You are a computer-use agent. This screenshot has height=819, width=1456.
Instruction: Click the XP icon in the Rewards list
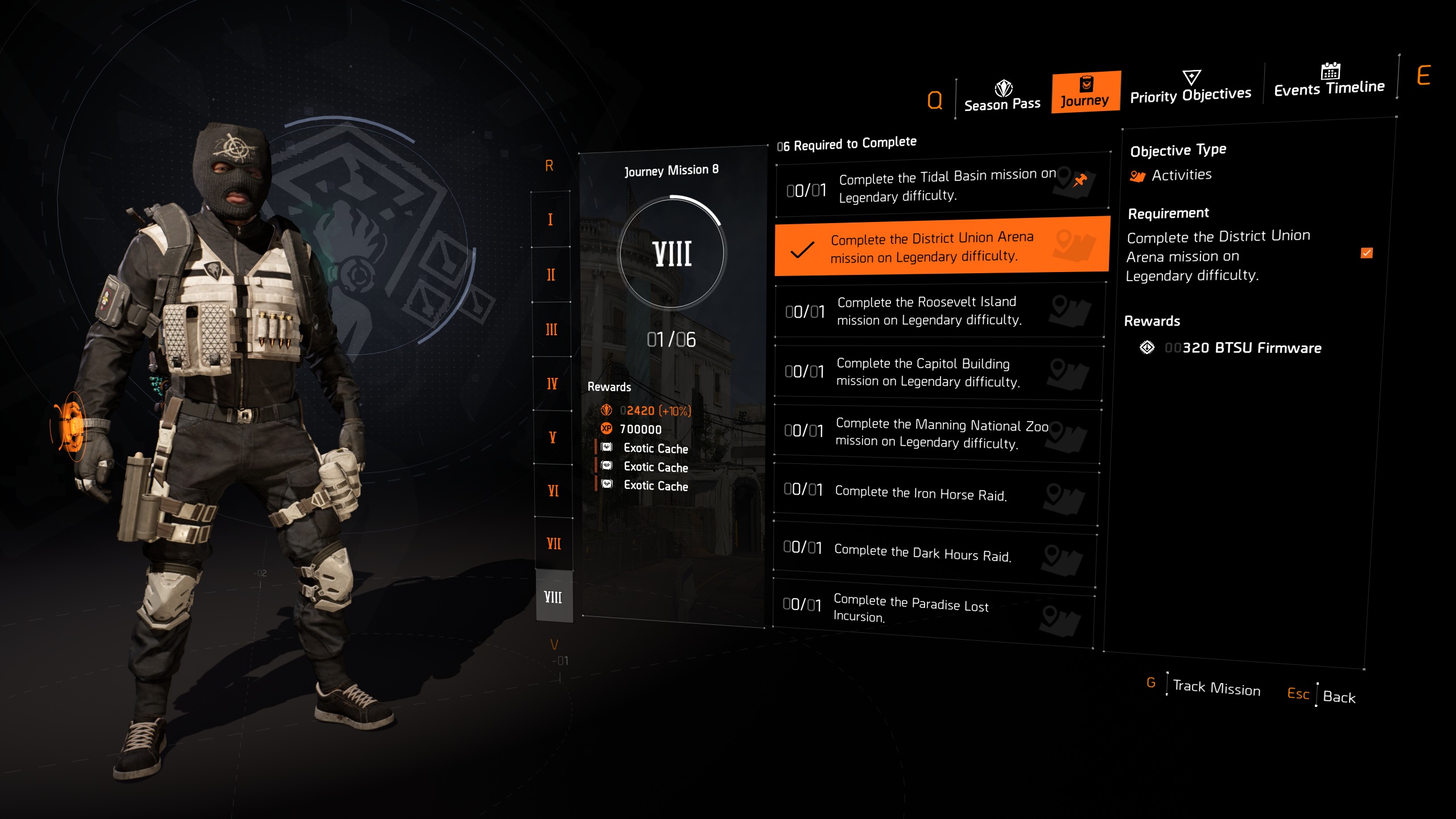(x=605, y=430)
